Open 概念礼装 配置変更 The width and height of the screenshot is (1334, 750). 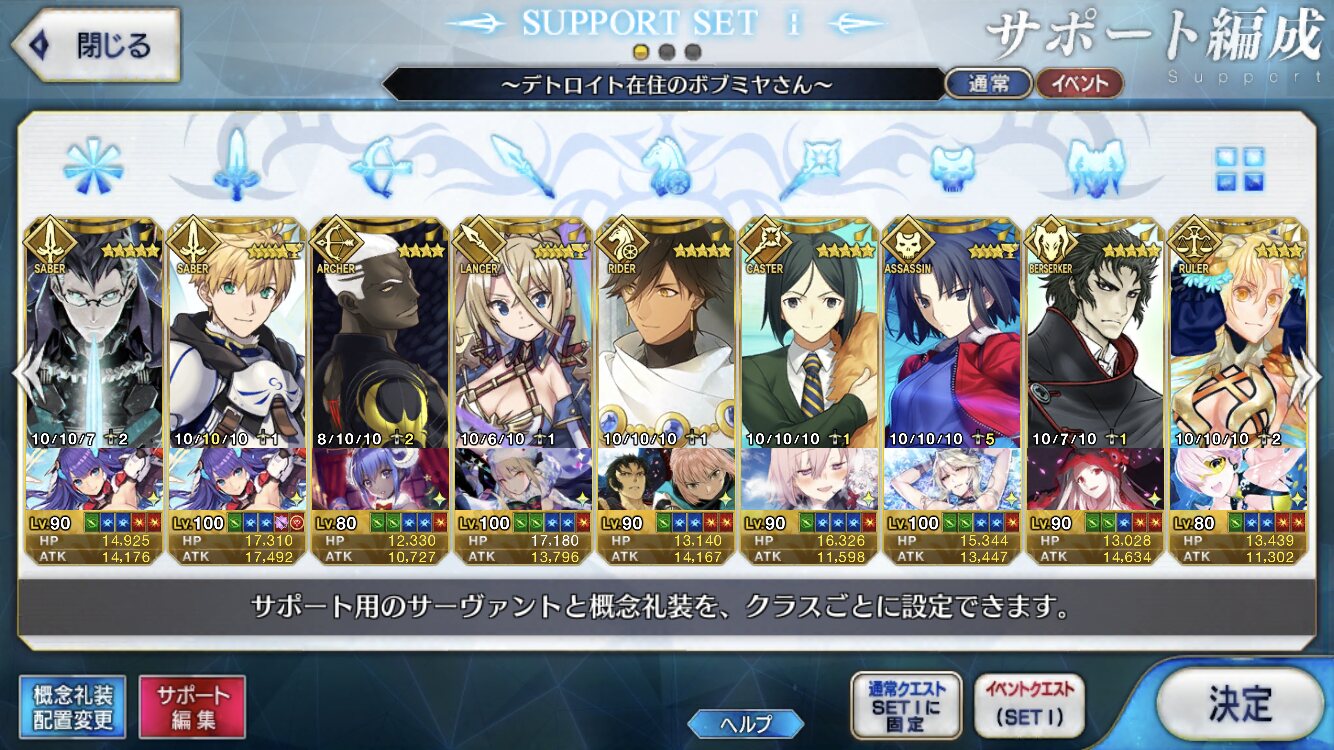72,706
